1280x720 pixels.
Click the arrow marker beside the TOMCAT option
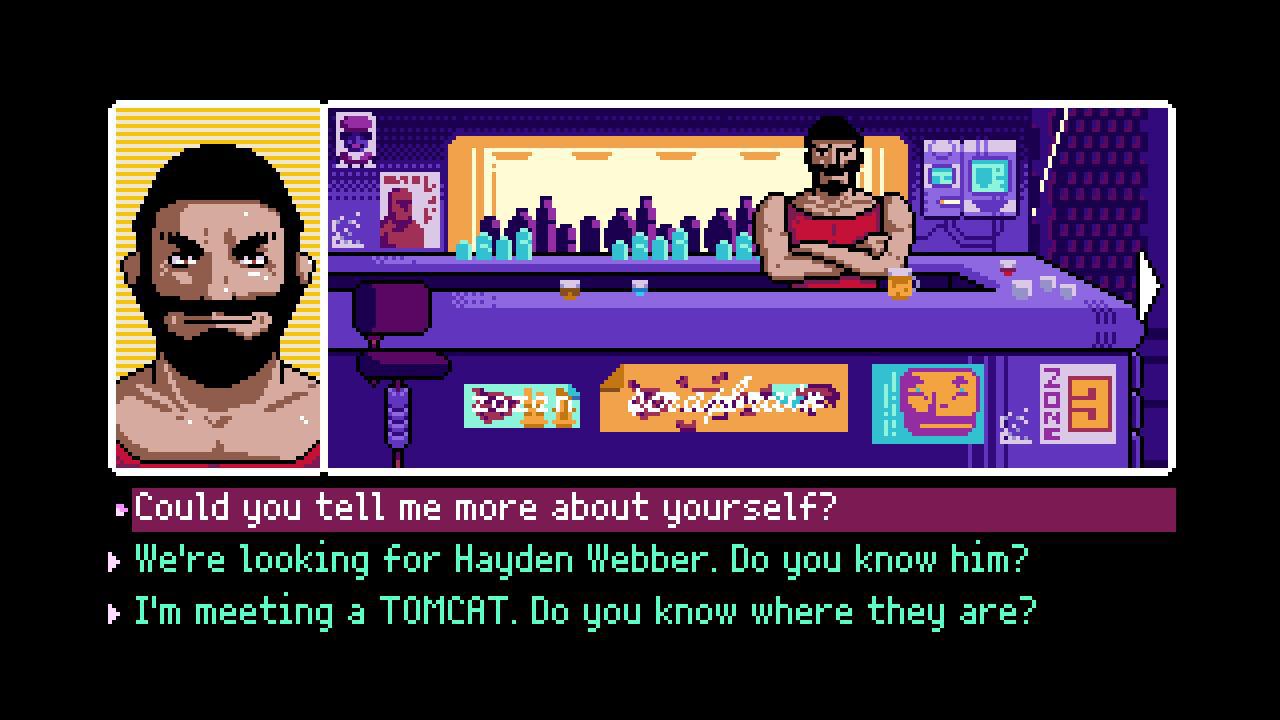[x=115, y=612]
